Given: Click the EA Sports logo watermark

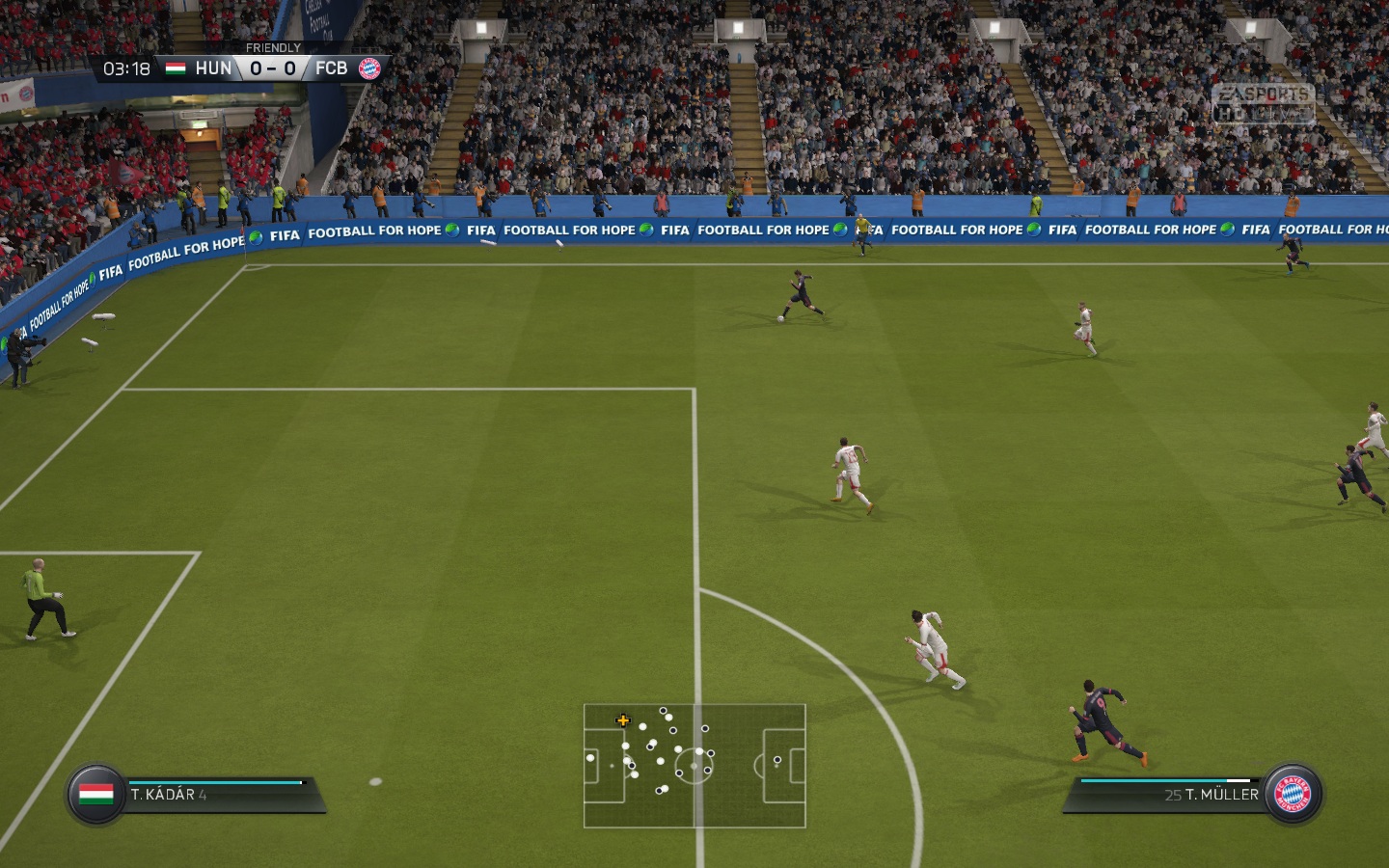Looking at the screenshot, I should [1263, 103].
